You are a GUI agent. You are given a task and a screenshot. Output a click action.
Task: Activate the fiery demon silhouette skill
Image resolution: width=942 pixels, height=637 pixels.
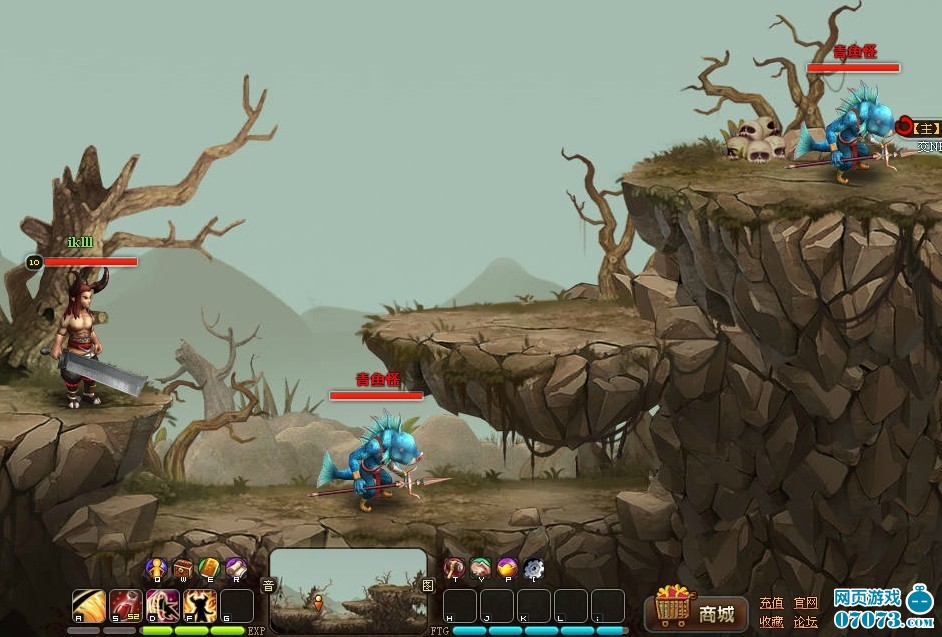click(199, 606)
